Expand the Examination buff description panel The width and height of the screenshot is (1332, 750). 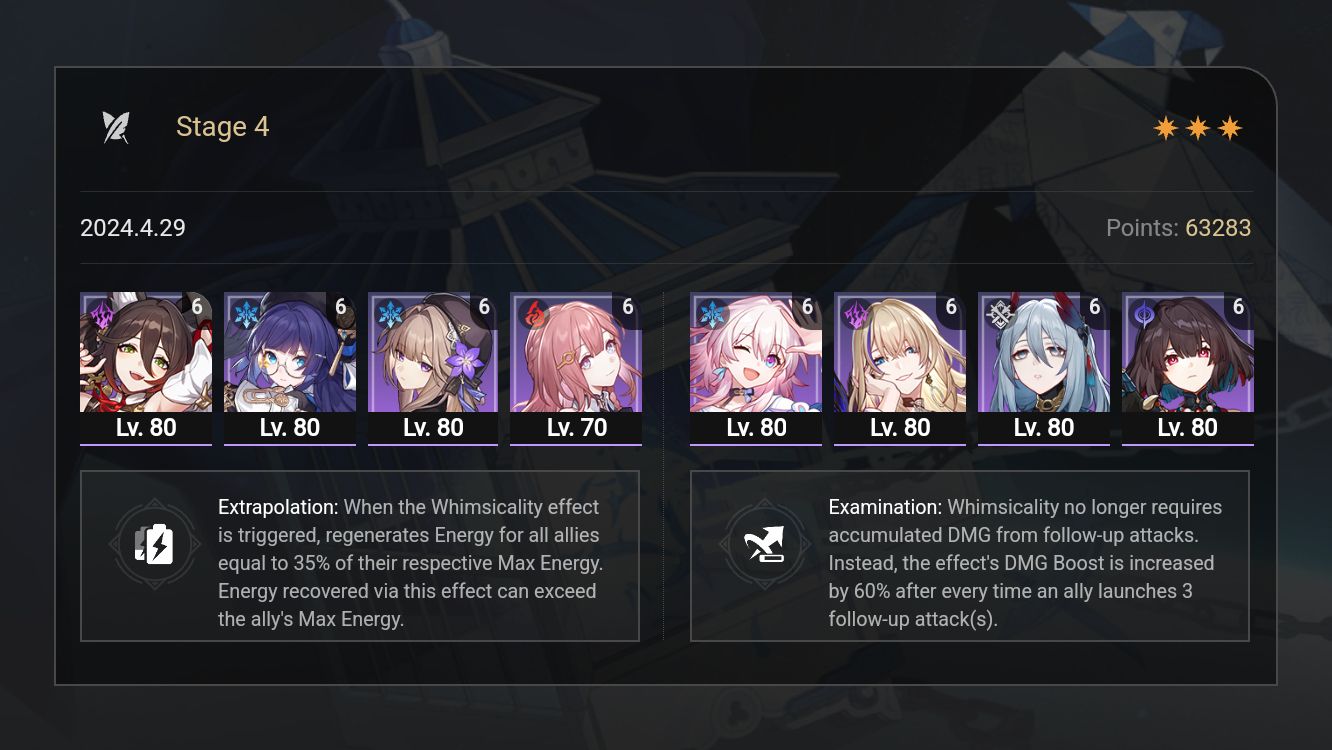pos(970,556)
